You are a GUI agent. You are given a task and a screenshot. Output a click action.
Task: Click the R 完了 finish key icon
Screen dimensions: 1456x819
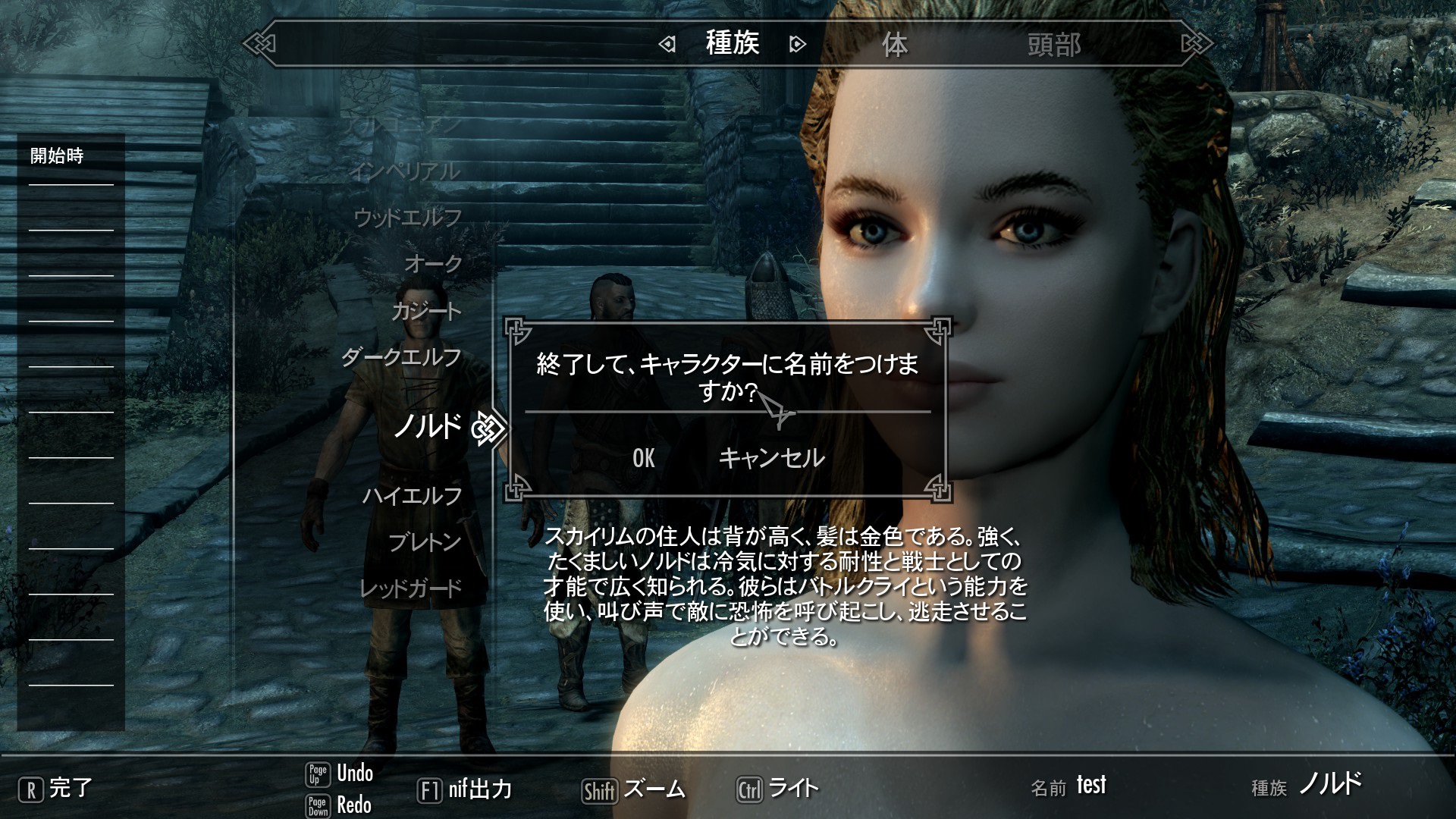pyautogui.click(x=30, y=789)
